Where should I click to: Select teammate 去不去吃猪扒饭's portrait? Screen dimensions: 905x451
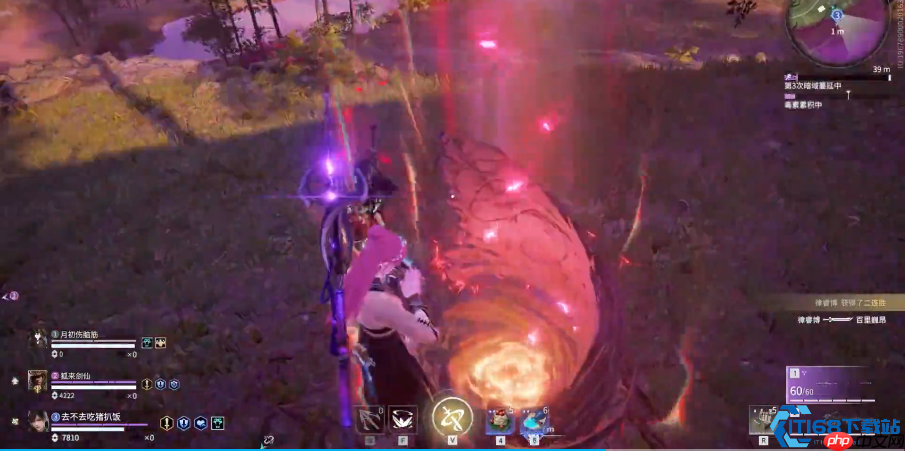coord(38,421)
